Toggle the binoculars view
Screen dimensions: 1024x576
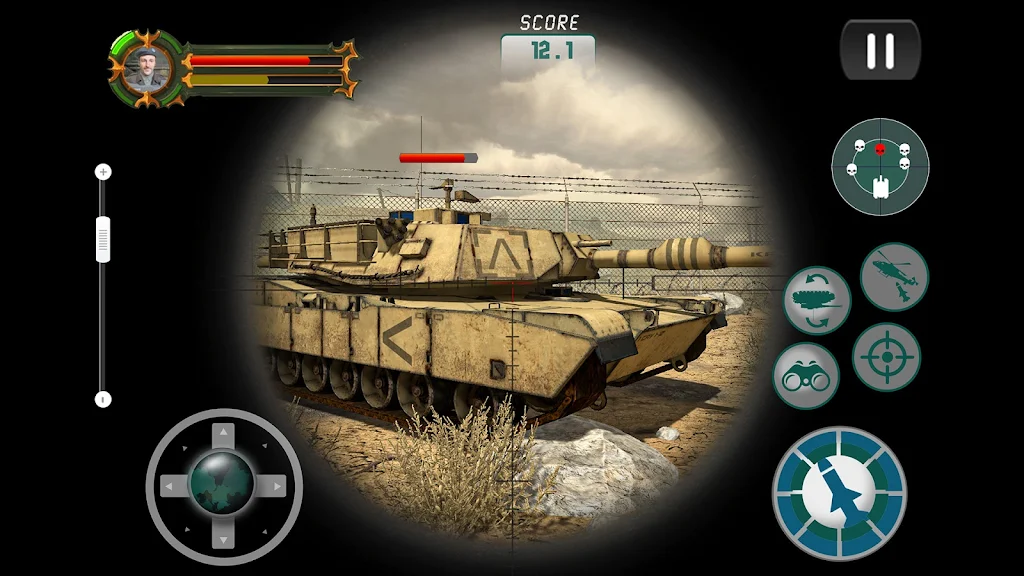tap(806, 376)
